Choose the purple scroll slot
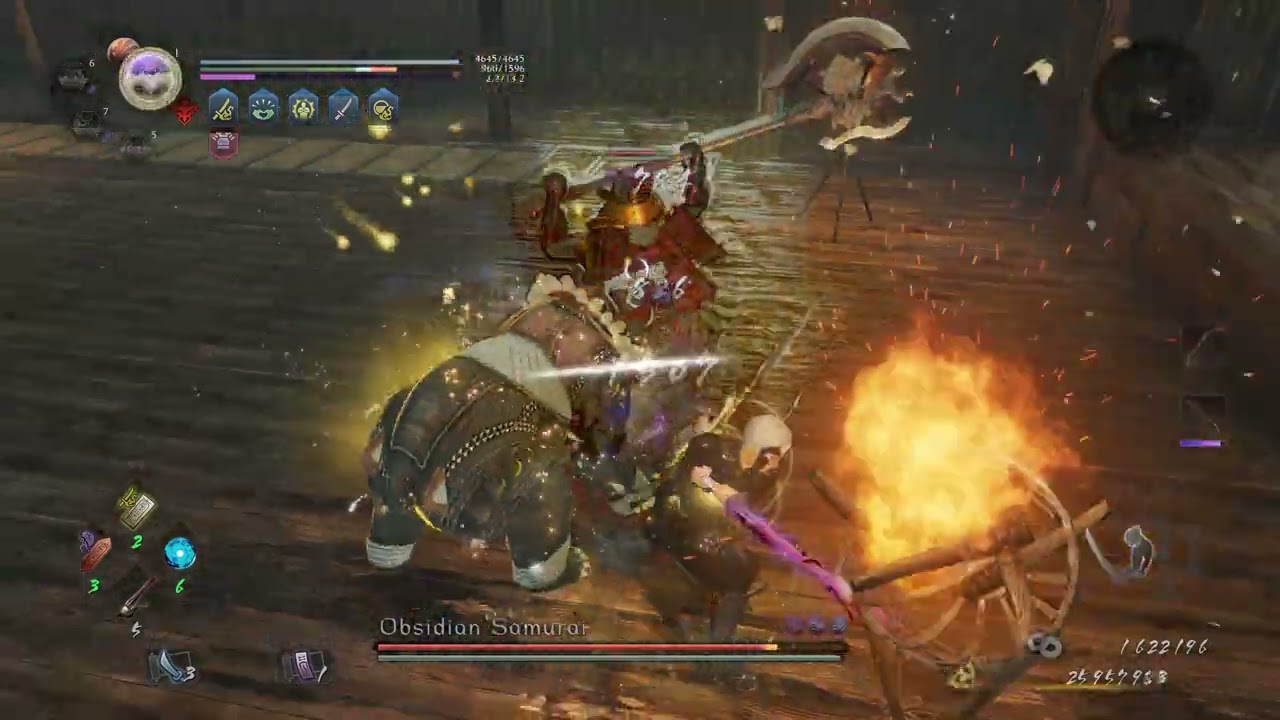The image size is (1280, 720). click(303, 666)
